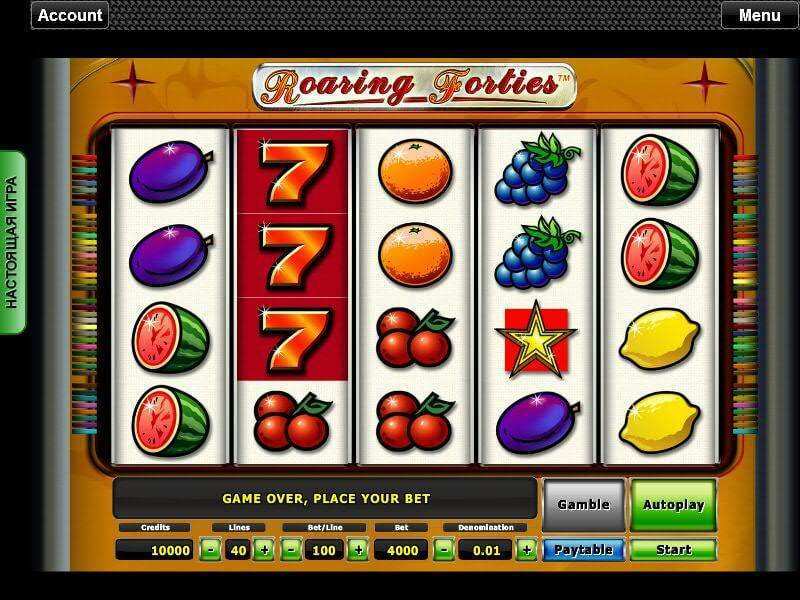Hit the green Start button
Screen dimensions: 800x600
[x=673, y=549]
